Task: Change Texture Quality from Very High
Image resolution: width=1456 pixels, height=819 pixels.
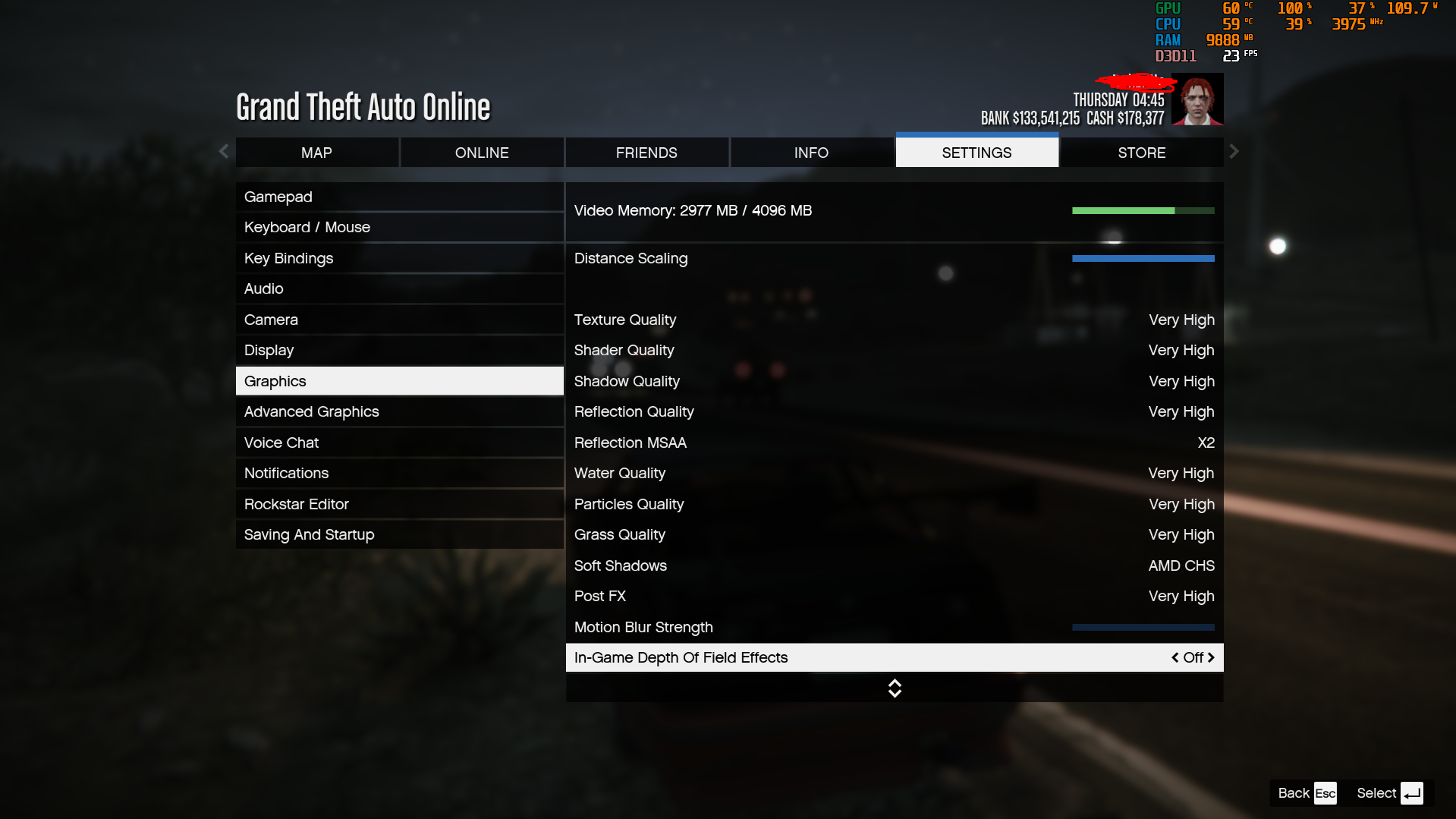Action: (1181, 320)
